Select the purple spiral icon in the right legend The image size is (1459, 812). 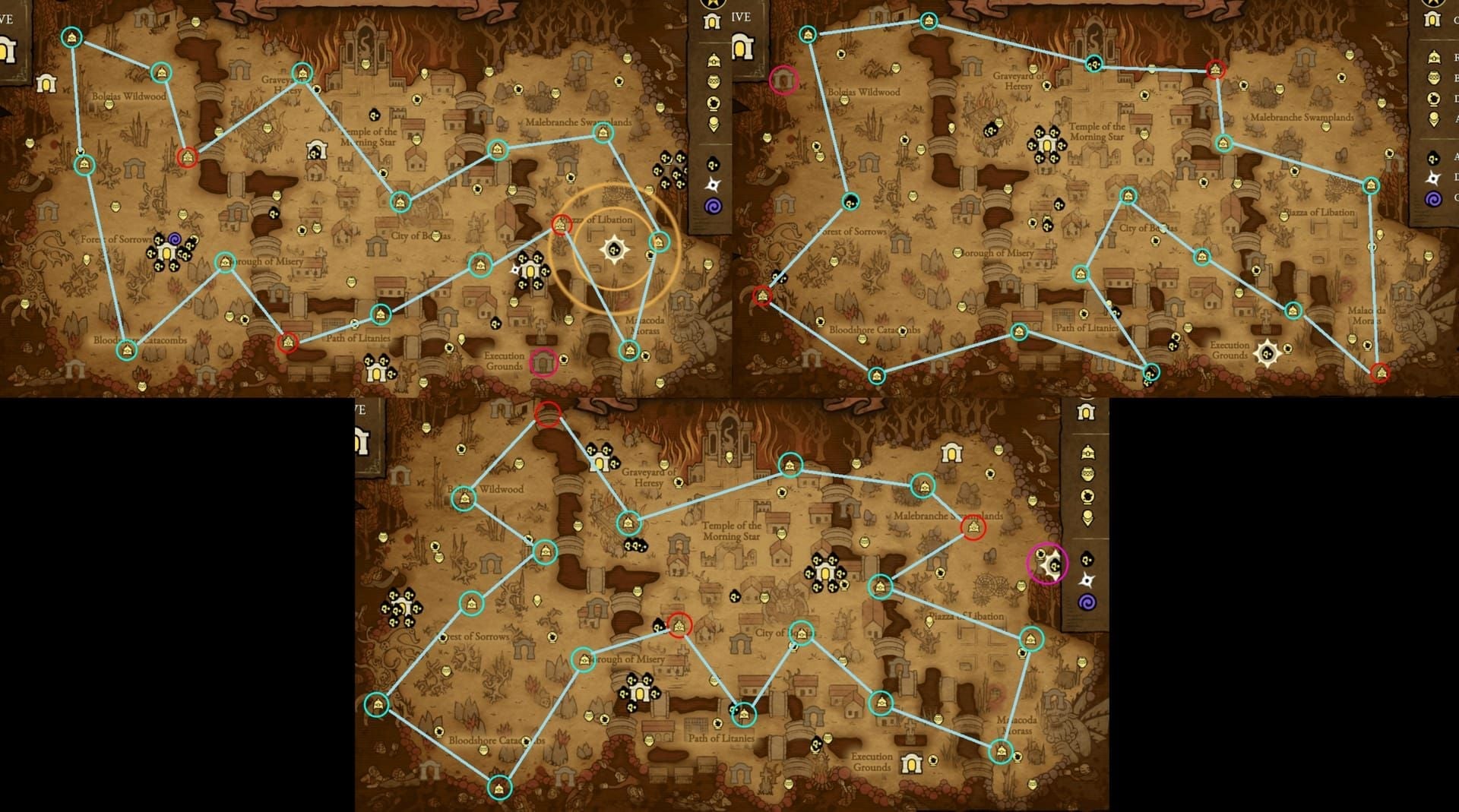1432,198
